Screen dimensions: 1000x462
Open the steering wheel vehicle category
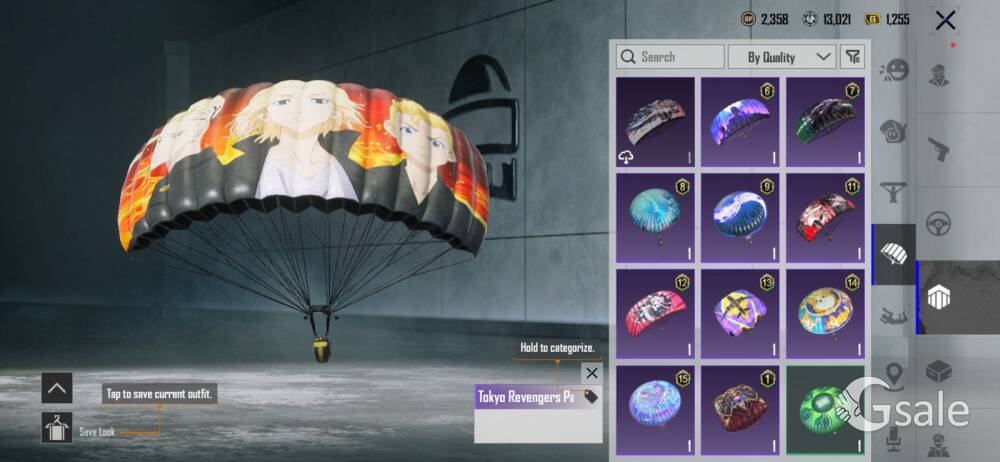(939, 222)
